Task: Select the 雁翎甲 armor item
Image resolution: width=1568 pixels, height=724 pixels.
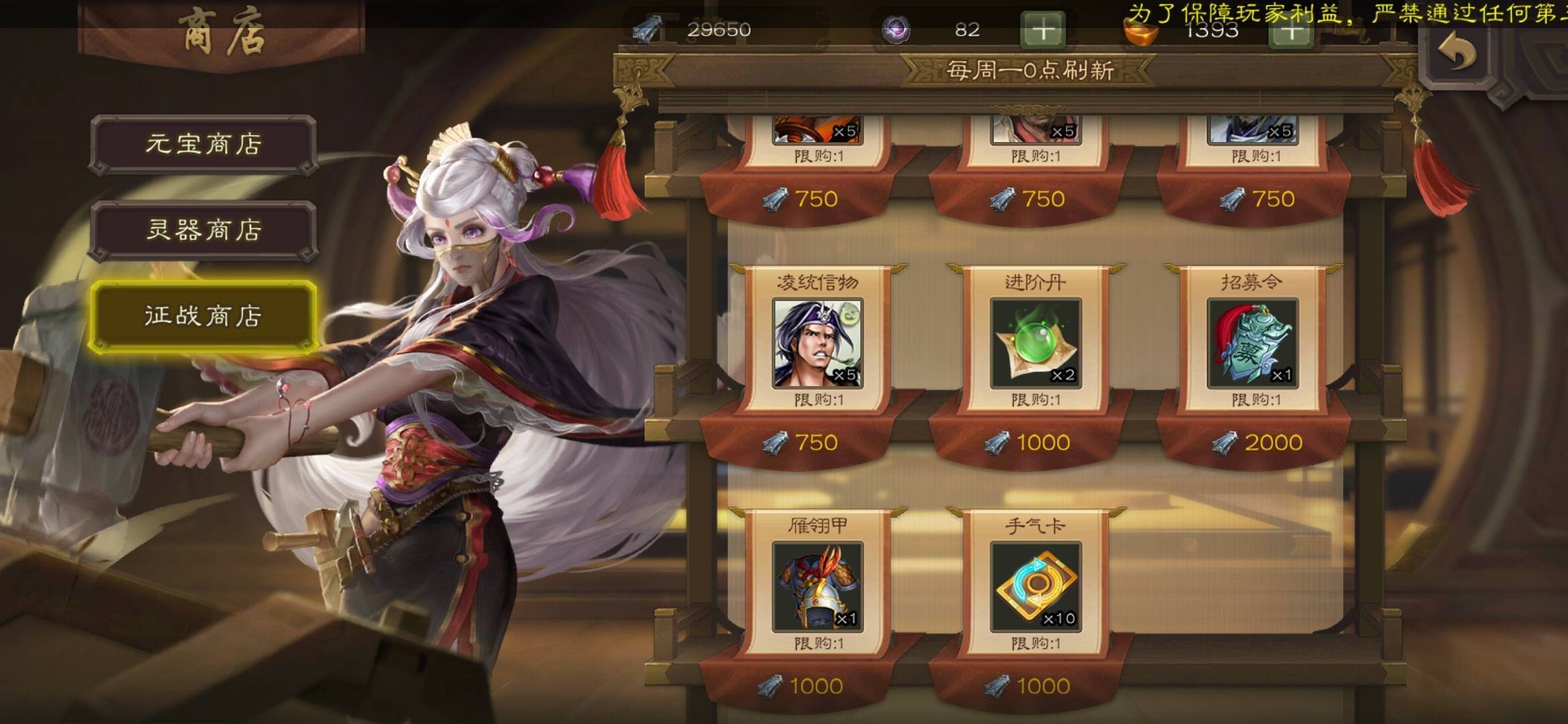Action: (818, 587)
